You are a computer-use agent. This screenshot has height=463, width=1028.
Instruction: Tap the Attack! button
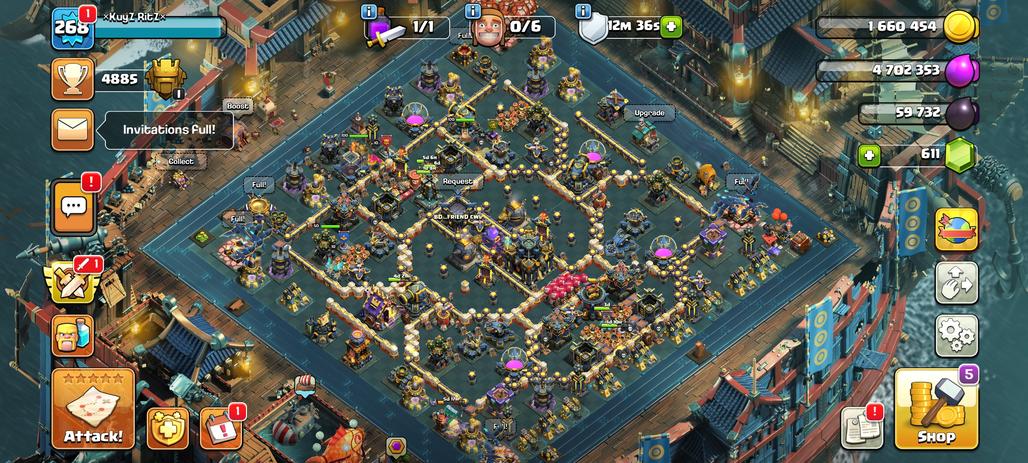click(x=93, y=408)
